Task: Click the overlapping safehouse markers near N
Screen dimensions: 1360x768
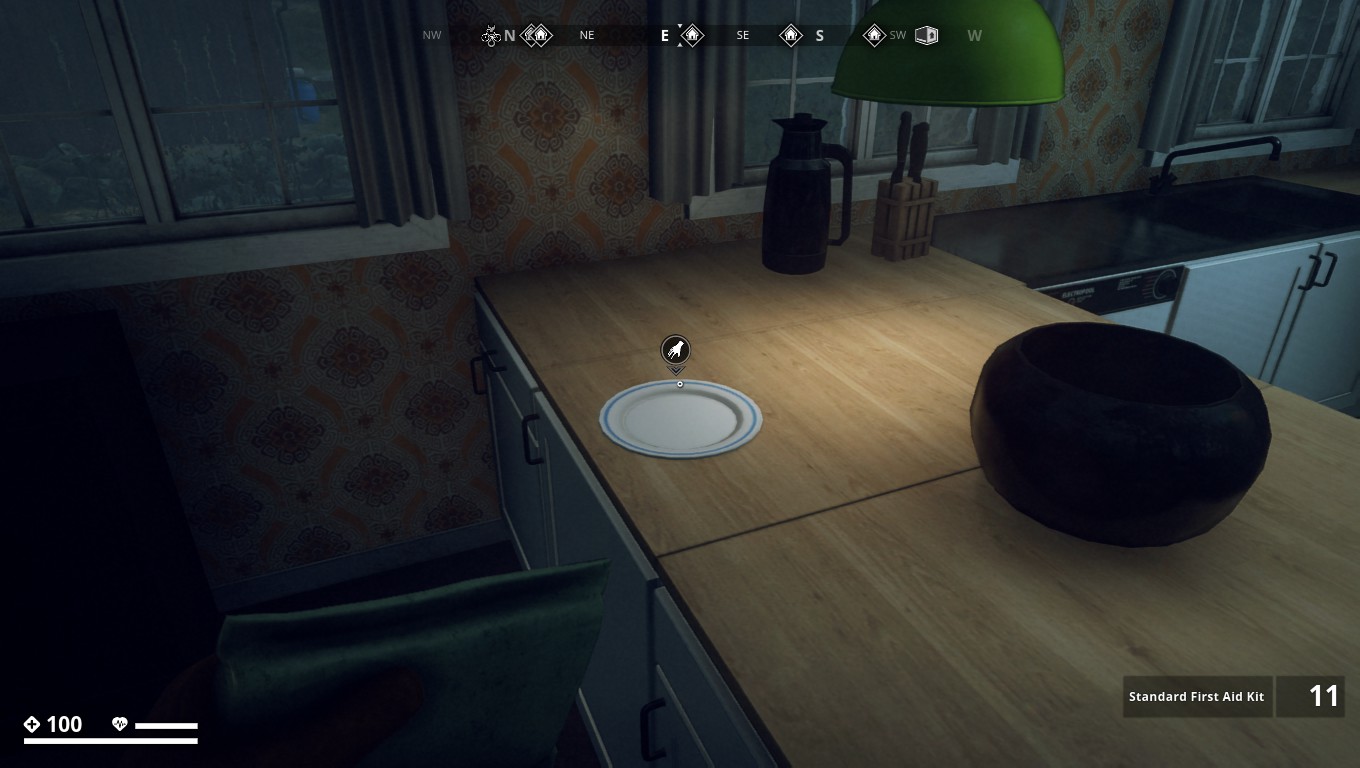Action: click(537, 35)
